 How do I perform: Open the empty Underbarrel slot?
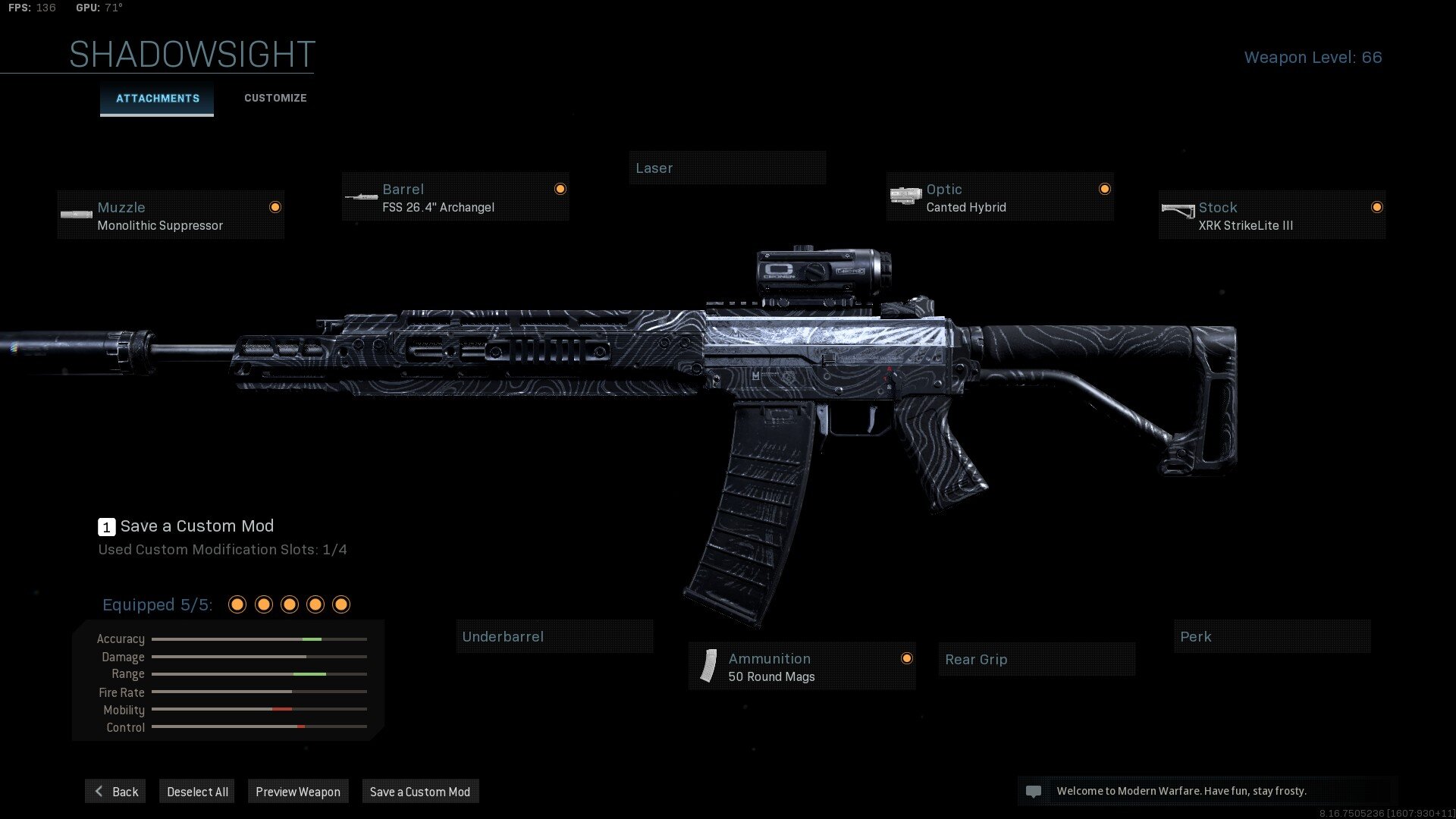coord(554,637)
